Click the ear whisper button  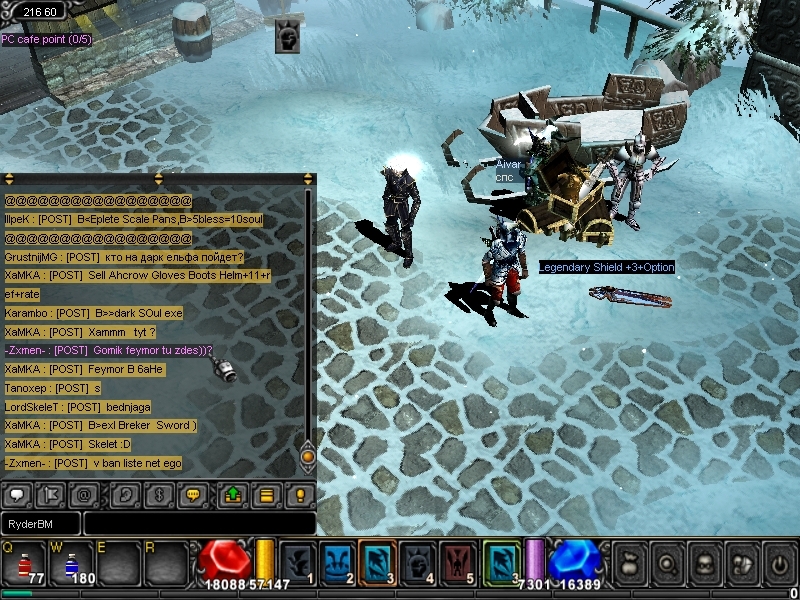[125, 494]
